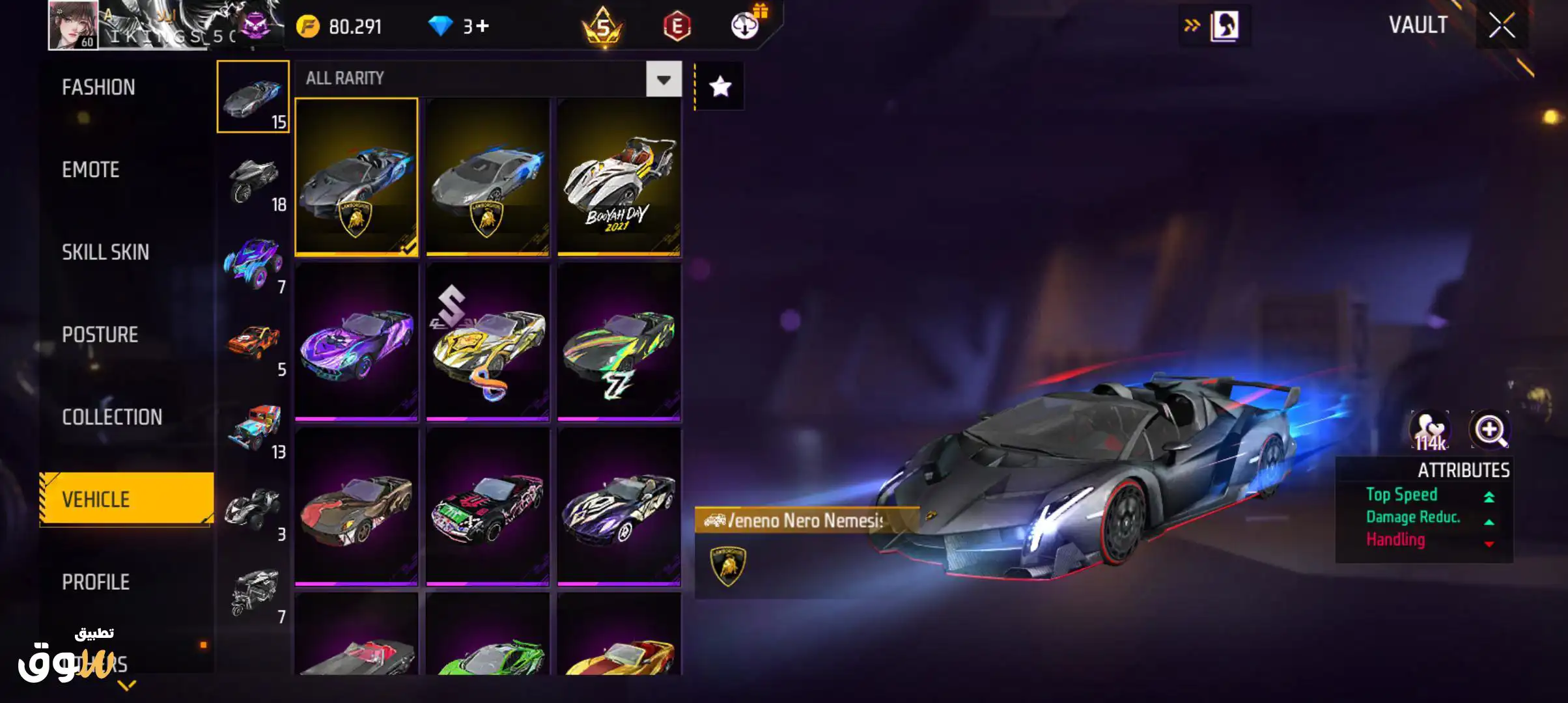Click the diamond currency top-up plus
Image resolution: width=1568 pixels, height=703 pixels.
point(483,26)
